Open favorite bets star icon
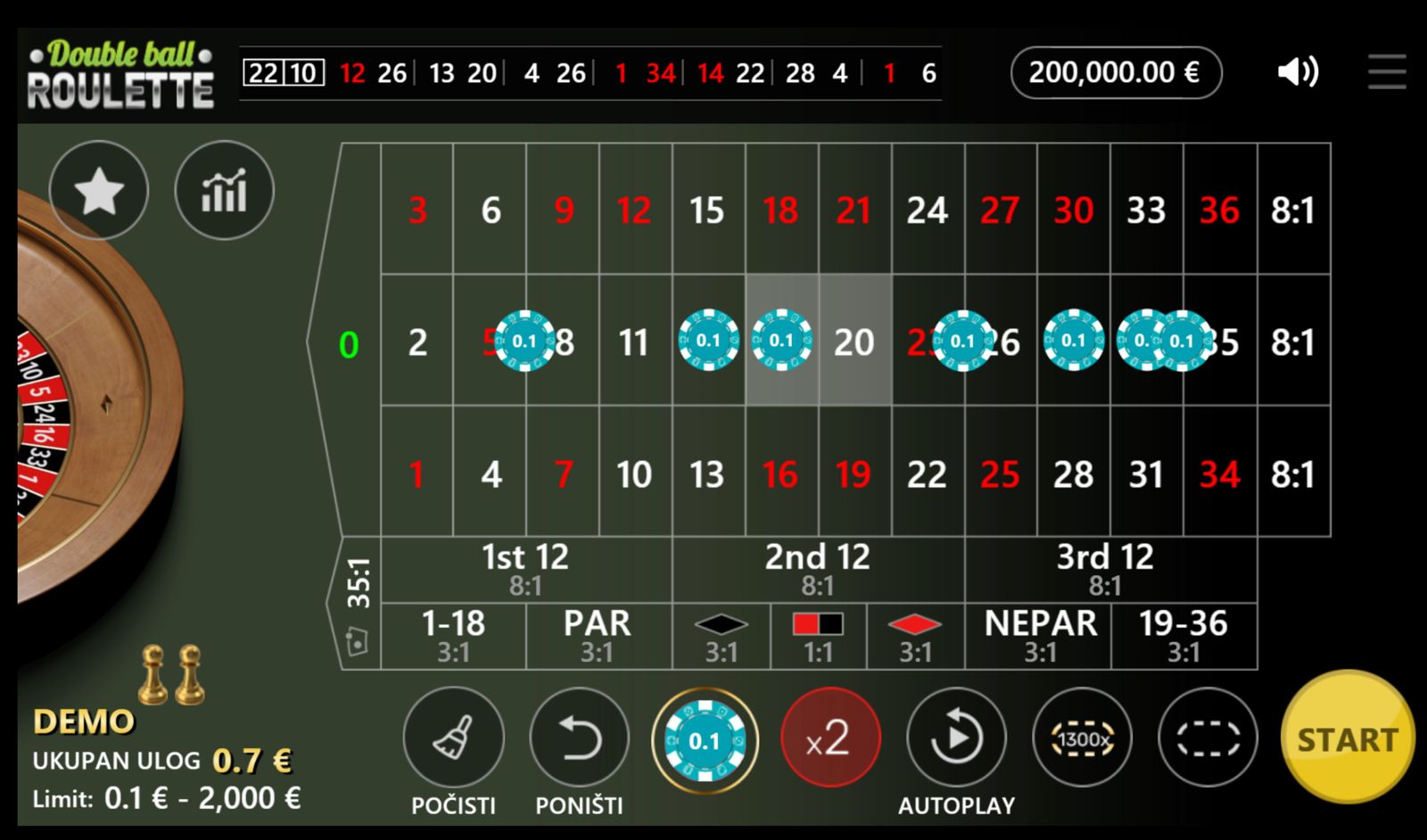Viewport: 1427px width, 840px height. [x=98, y=190]
